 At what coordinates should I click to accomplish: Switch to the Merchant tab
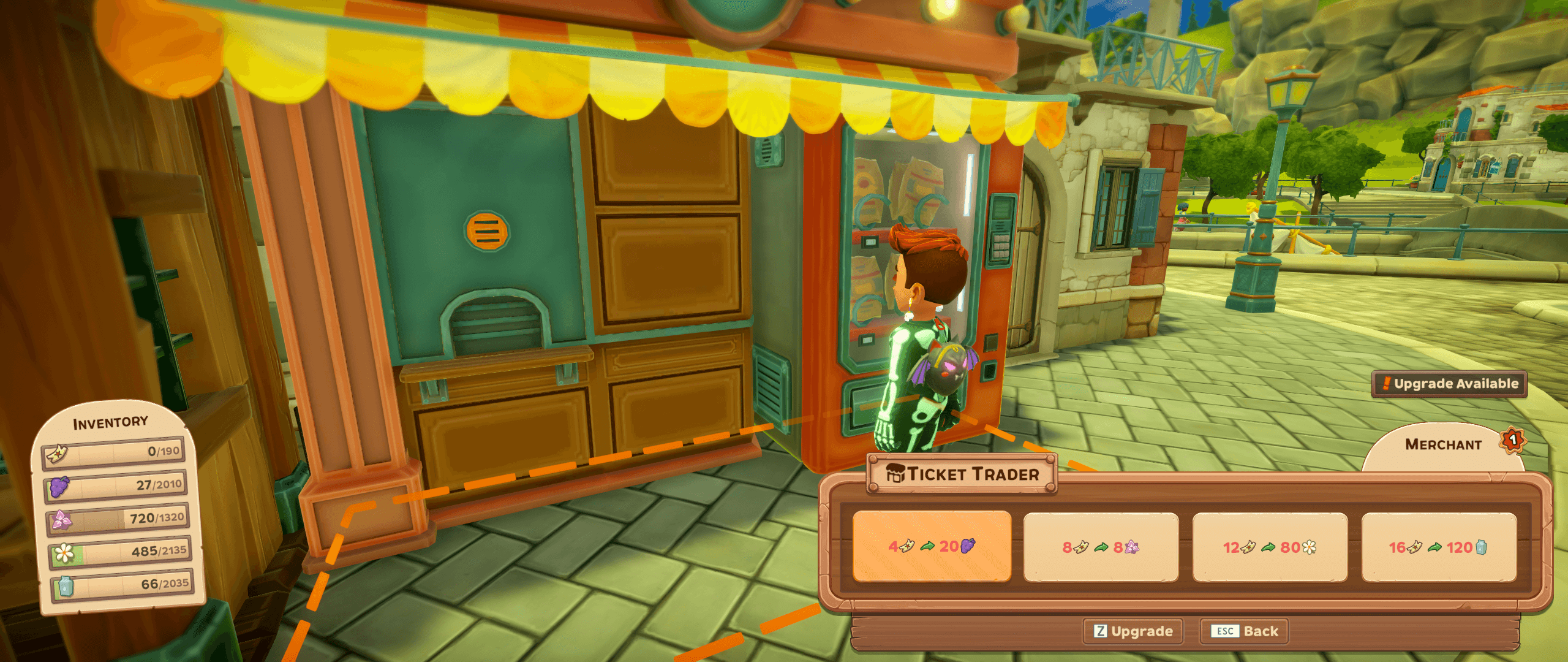point(1443,446)
